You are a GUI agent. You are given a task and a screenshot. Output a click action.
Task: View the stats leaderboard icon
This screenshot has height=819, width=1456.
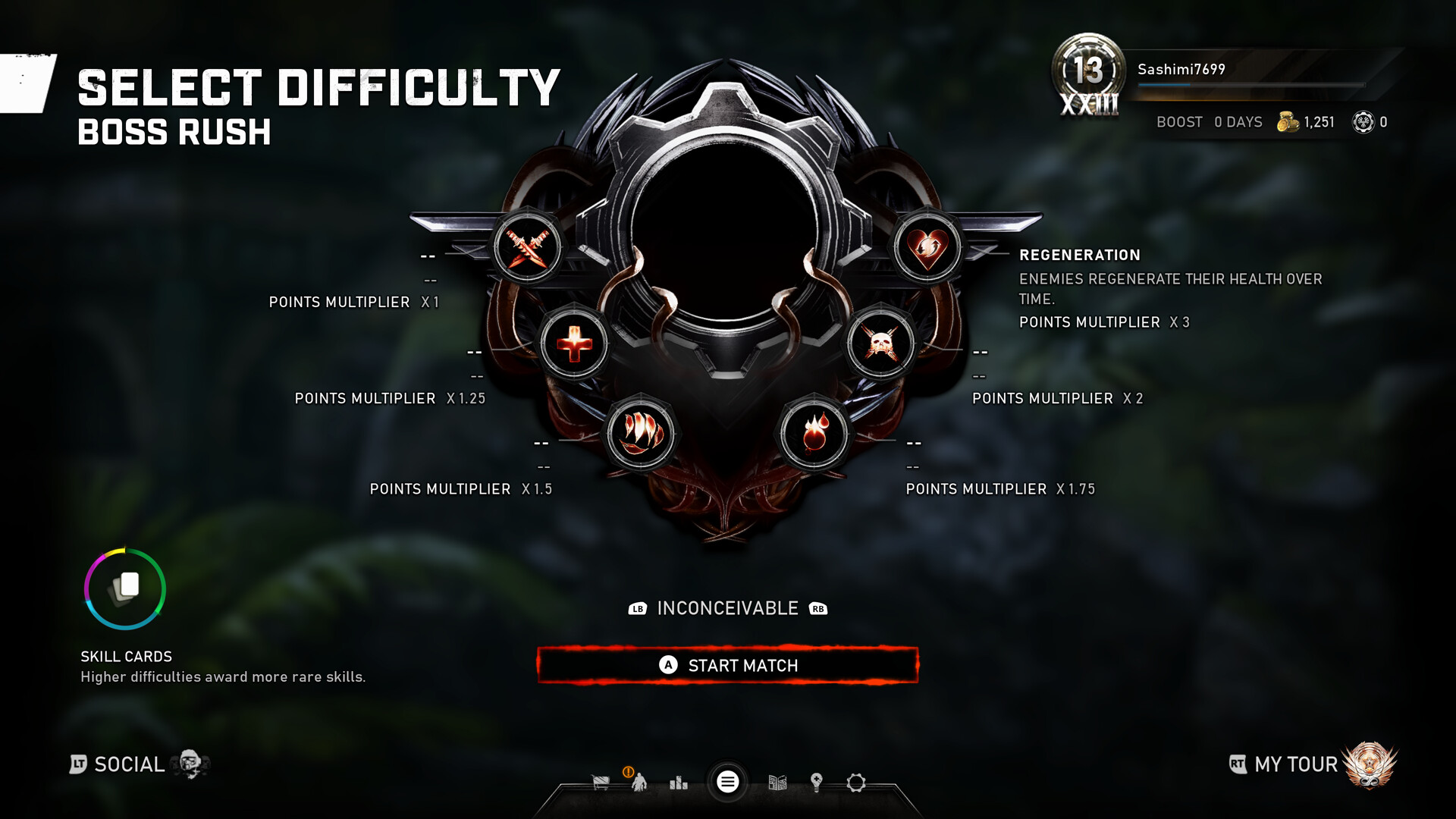678,783
